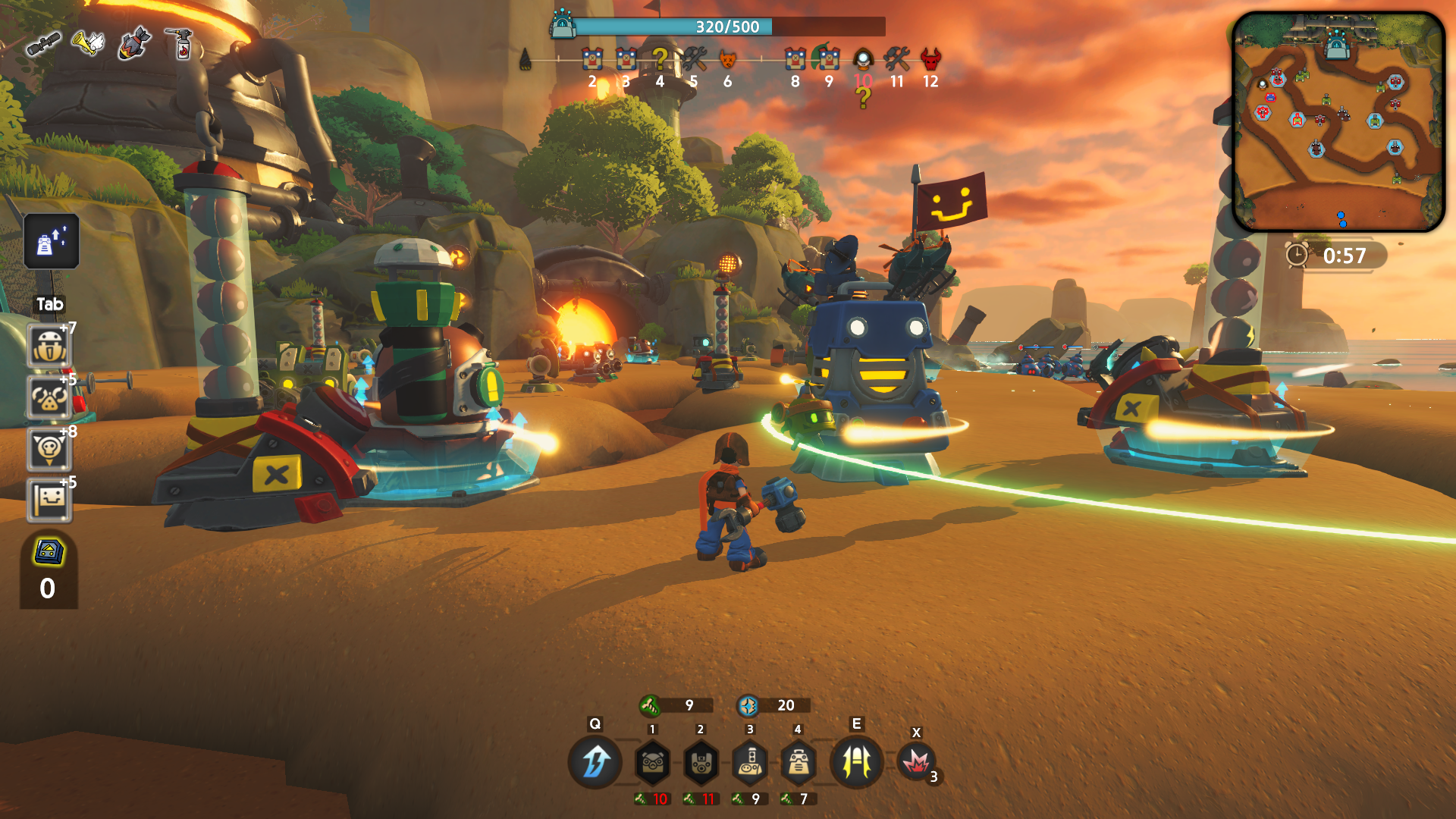The image size is (1456, 819).
Task: Use the red explosion ability
Action: (916, 761)
